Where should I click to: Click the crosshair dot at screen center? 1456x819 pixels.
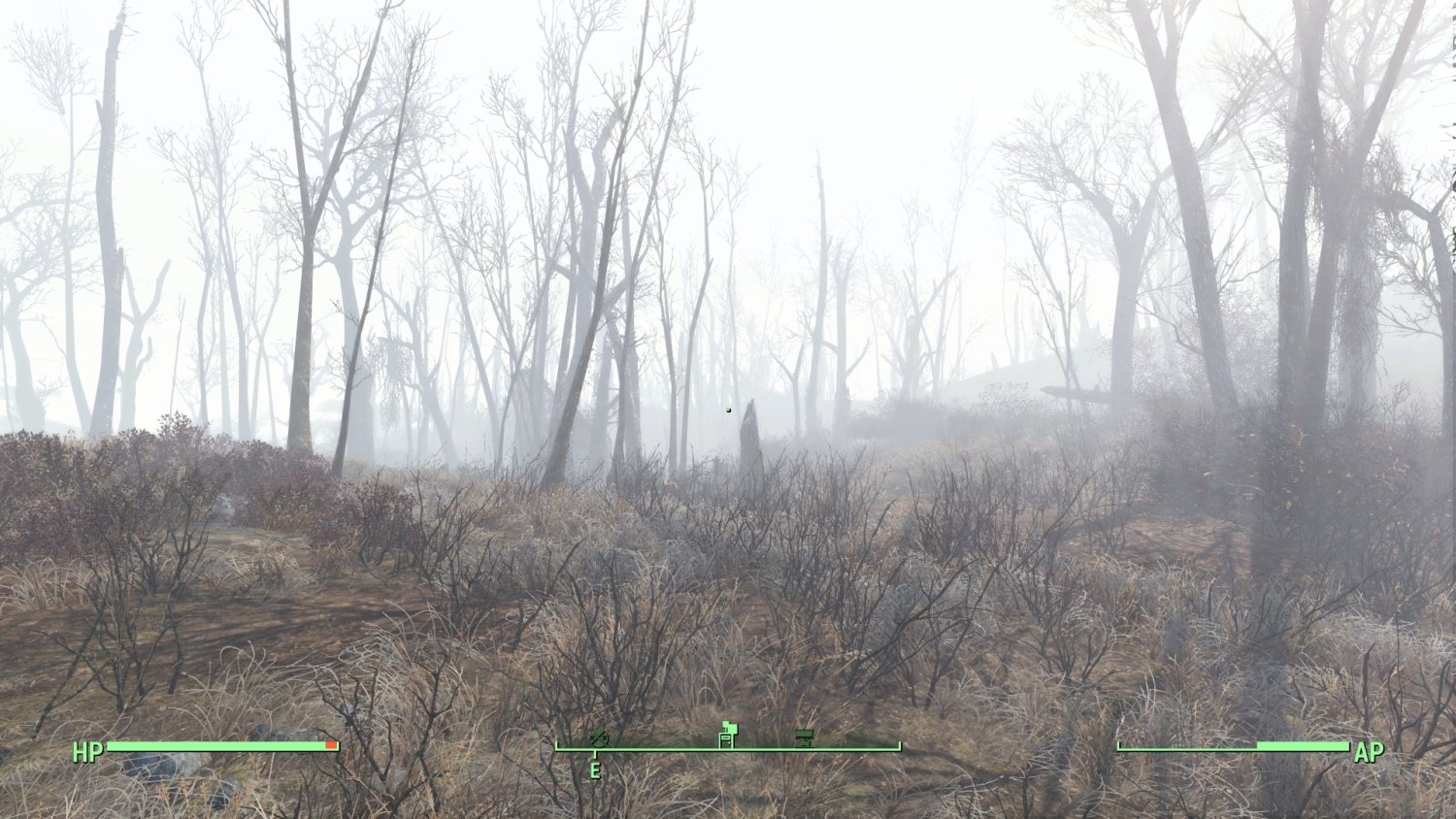(x=728, y=409)
